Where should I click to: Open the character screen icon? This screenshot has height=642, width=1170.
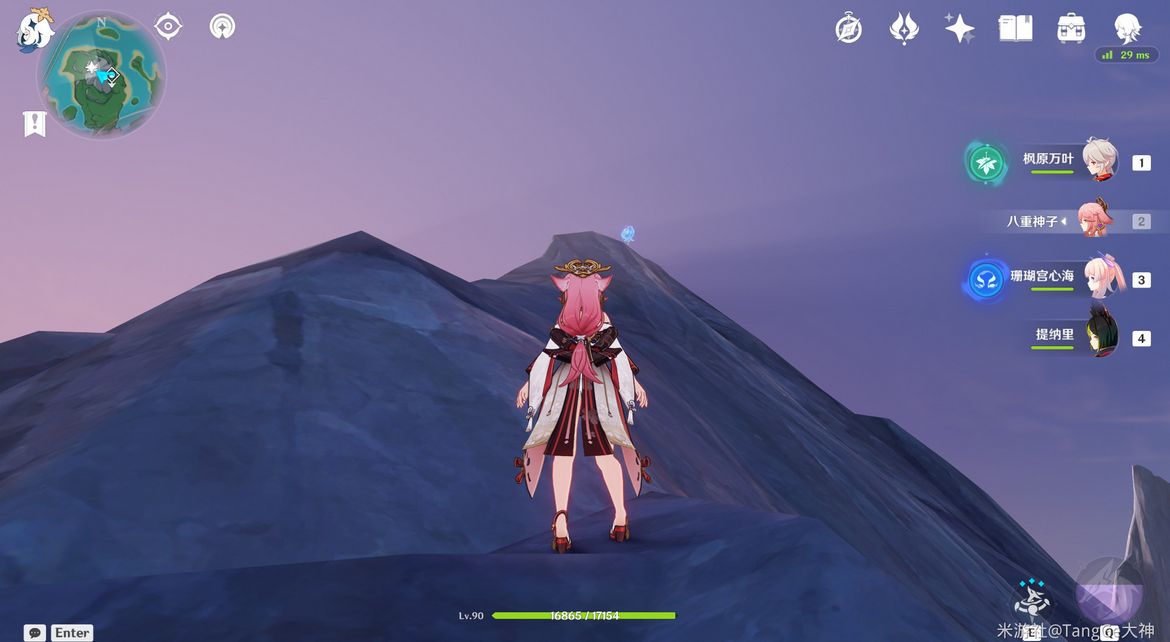coord(1127,28)
